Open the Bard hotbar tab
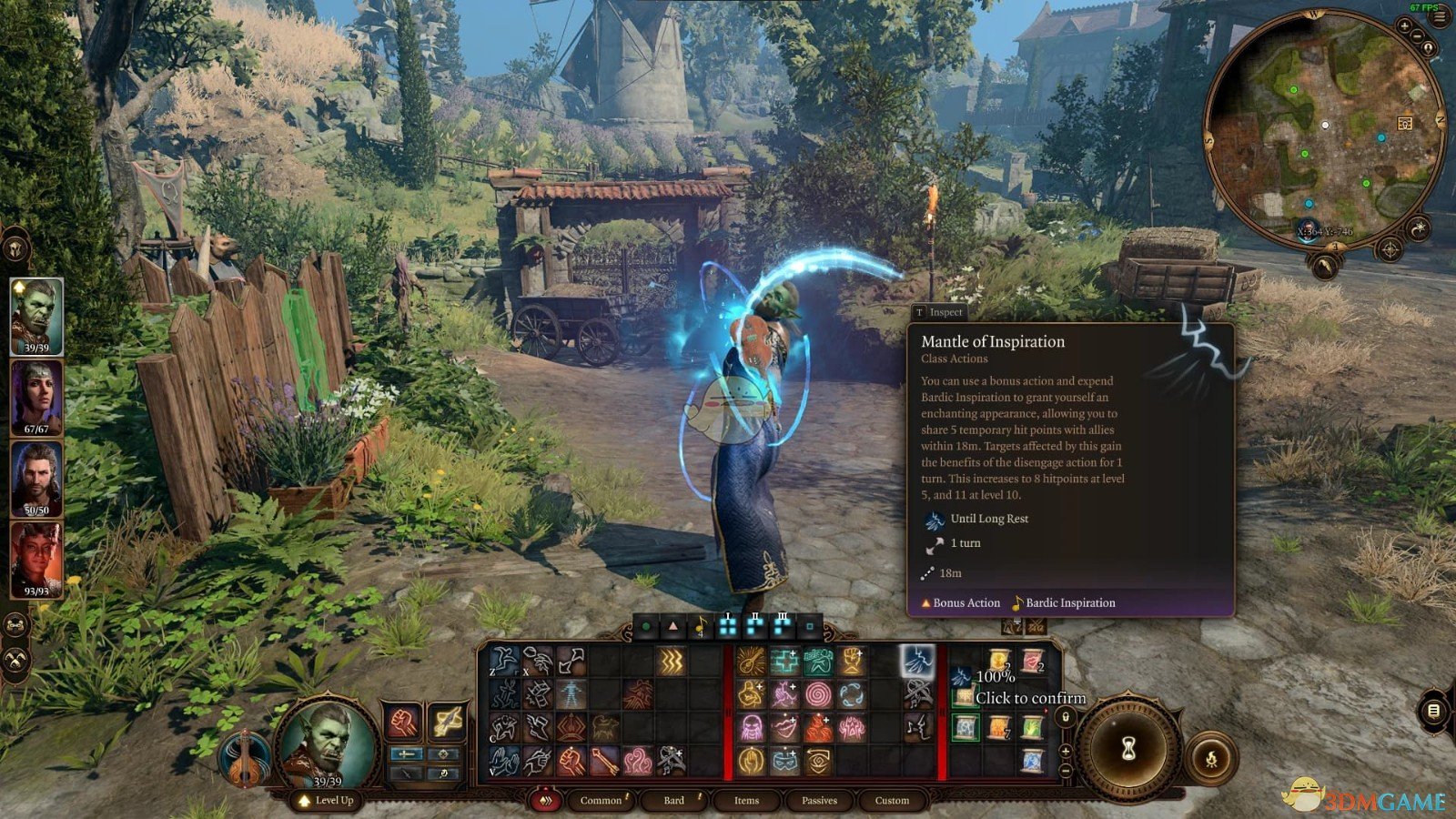The image size is (1456, 819). click(673, 801)
